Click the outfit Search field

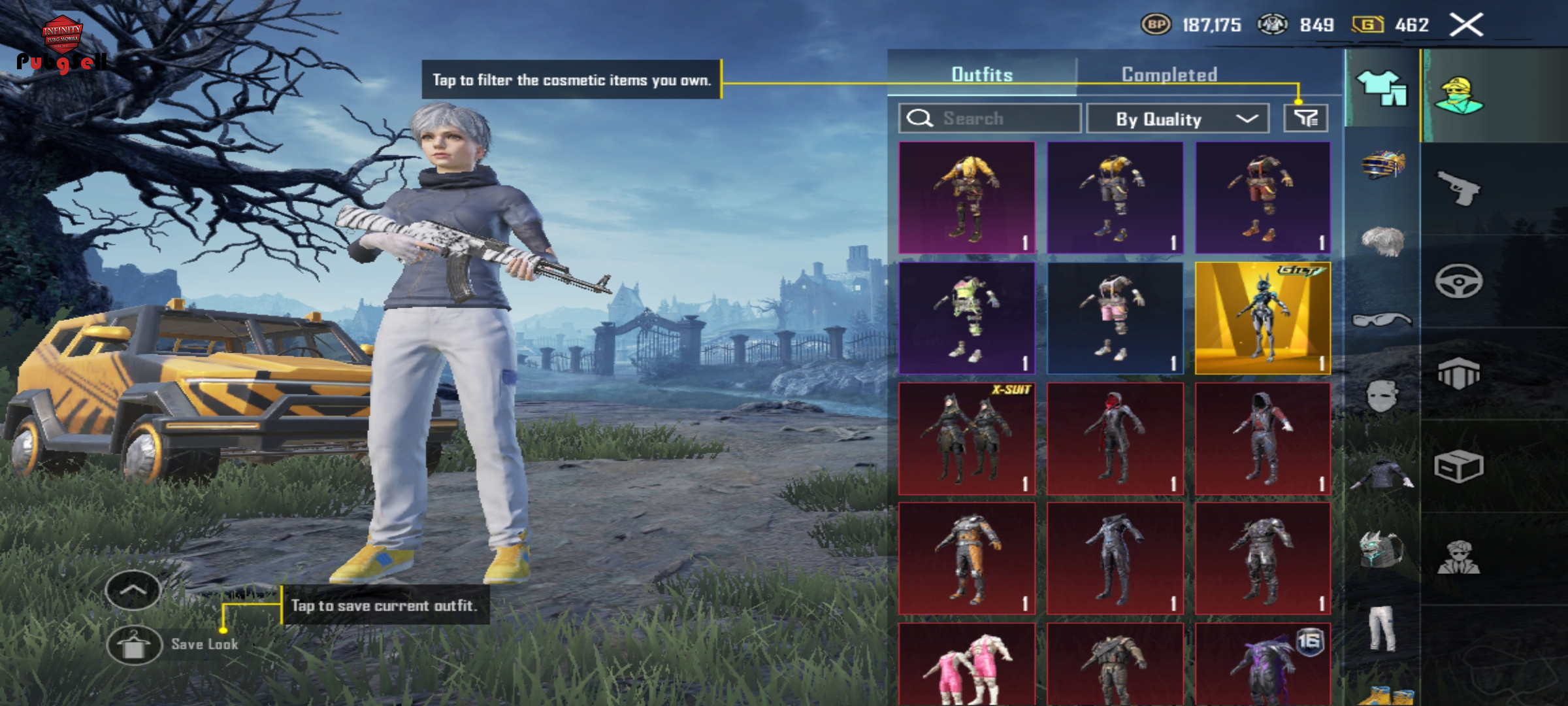click(989, 118)
